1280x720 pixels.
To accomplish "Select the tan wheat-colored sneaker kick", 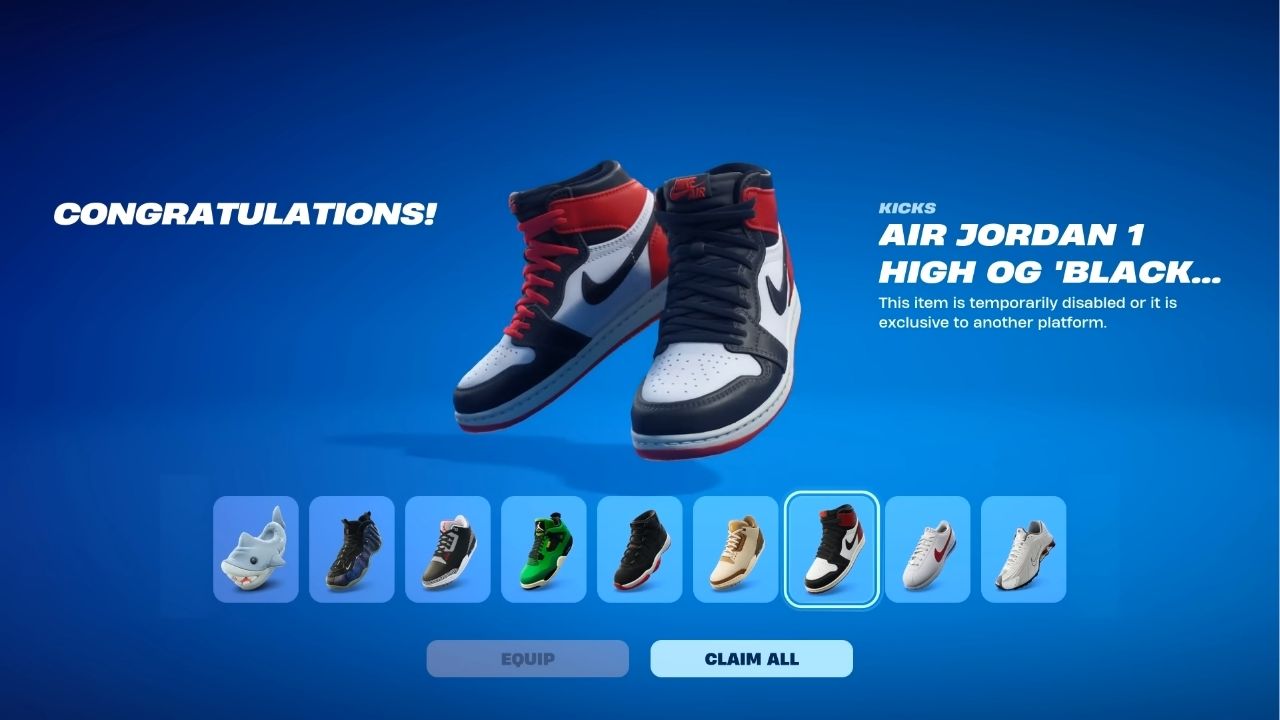I will pyautogui.click(x=735, y=550).
